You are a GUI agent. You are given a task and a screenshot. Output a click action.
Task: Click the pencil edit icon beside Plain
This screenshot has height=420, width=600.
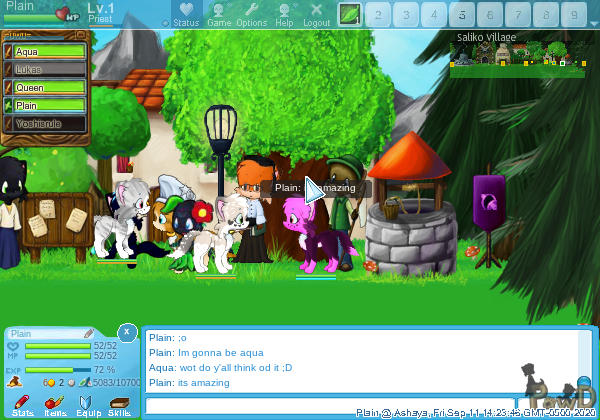(89, 333)
